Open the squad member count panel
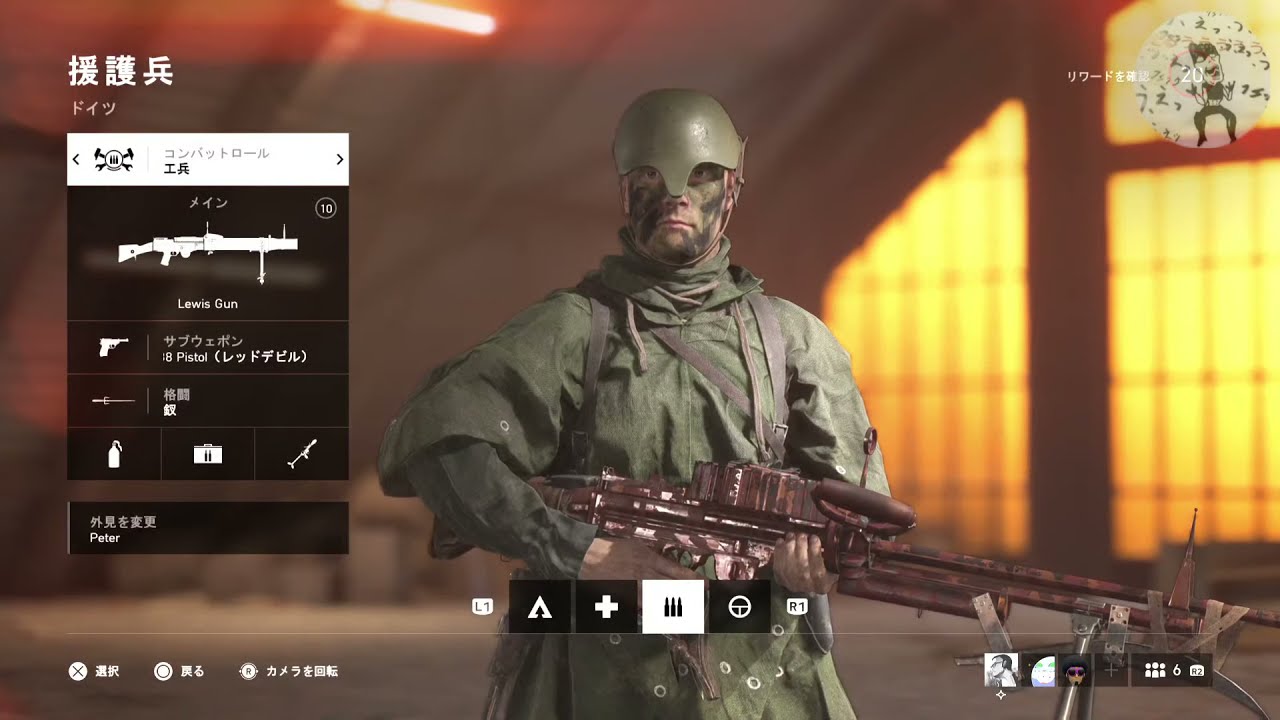 point(1171,670)
